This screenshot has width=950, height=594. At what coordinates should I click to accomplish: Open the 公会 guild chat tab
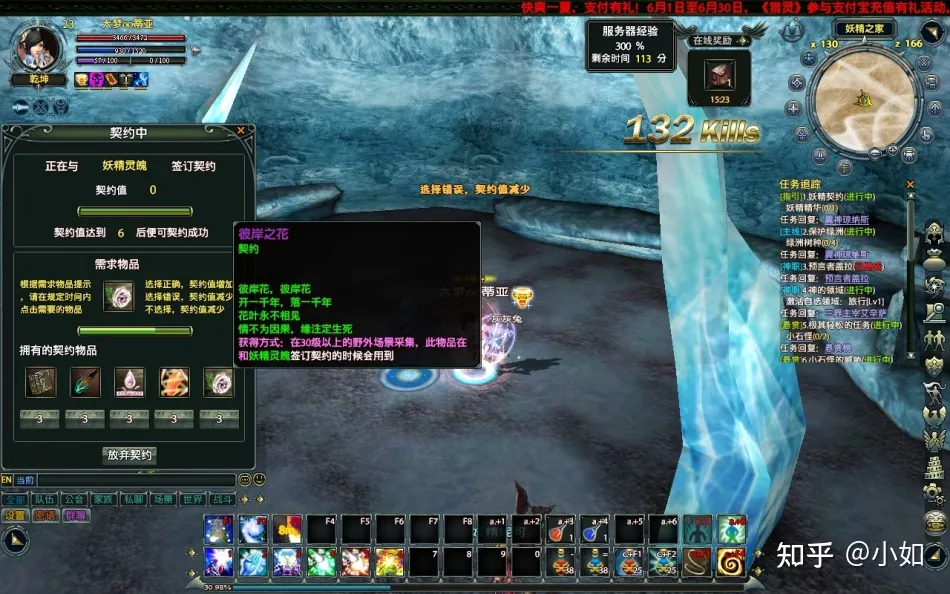tap(73, 499)
